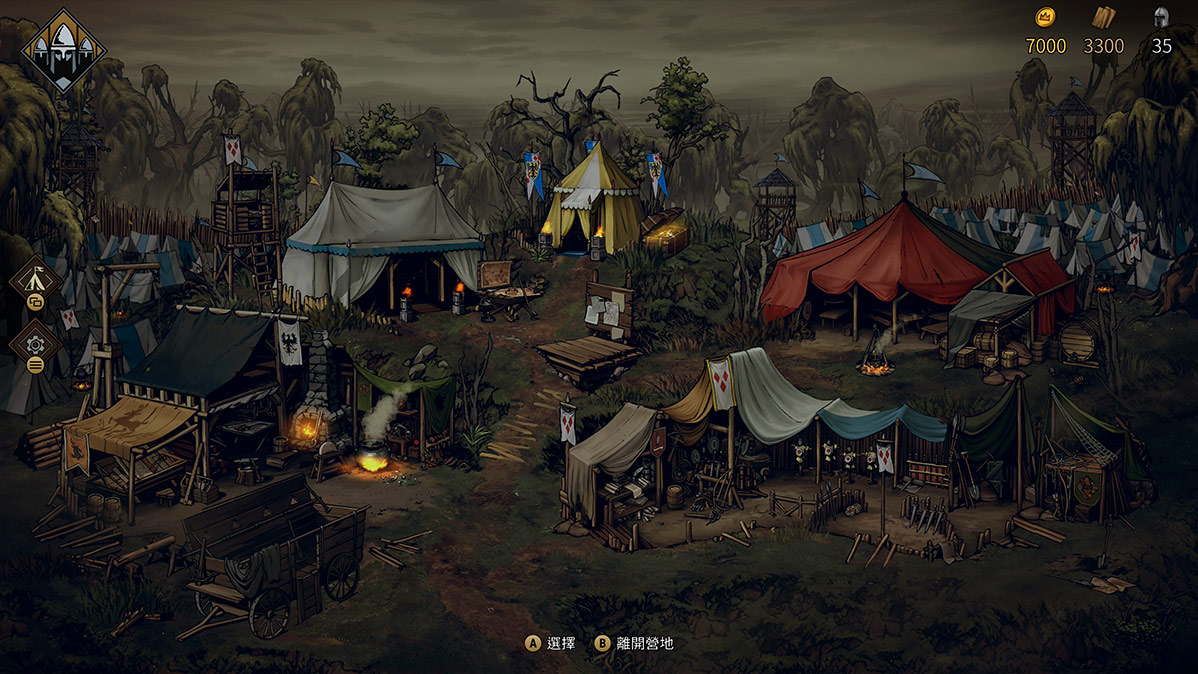Select the camp tent diamond icon
This screenshot has width=1198, height=674.
point(34,277)
